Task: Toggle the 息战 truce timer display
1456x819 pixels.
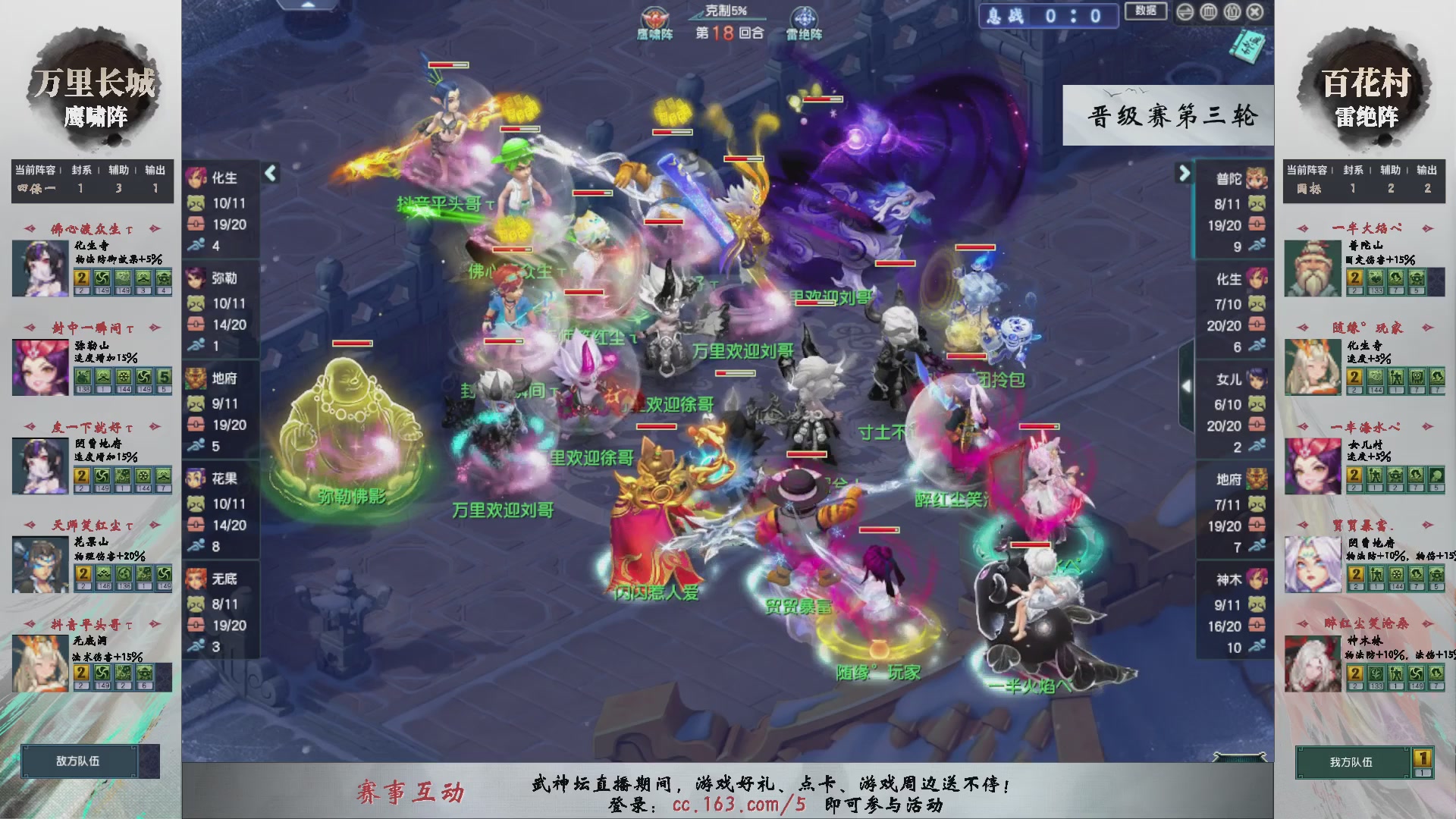Action: tap(1049, 16)
